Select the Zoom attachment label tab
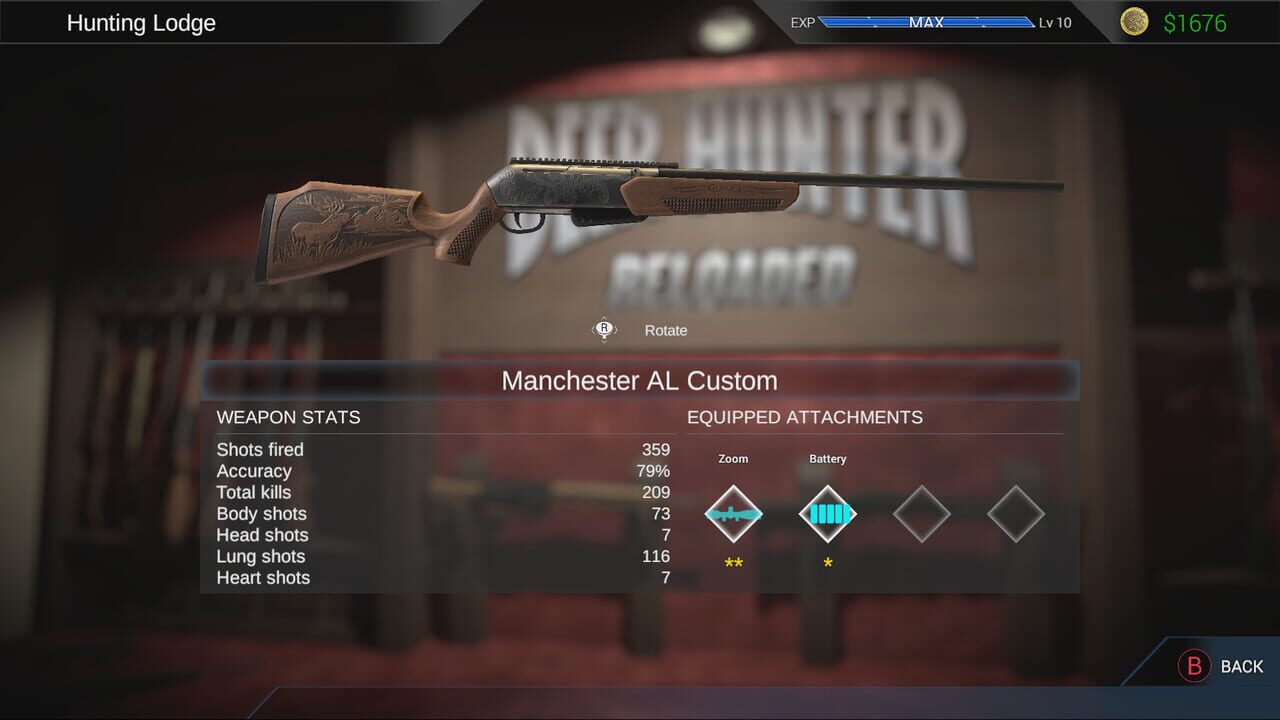Viewport: 1280px width, 720px height. pos(733,458)
